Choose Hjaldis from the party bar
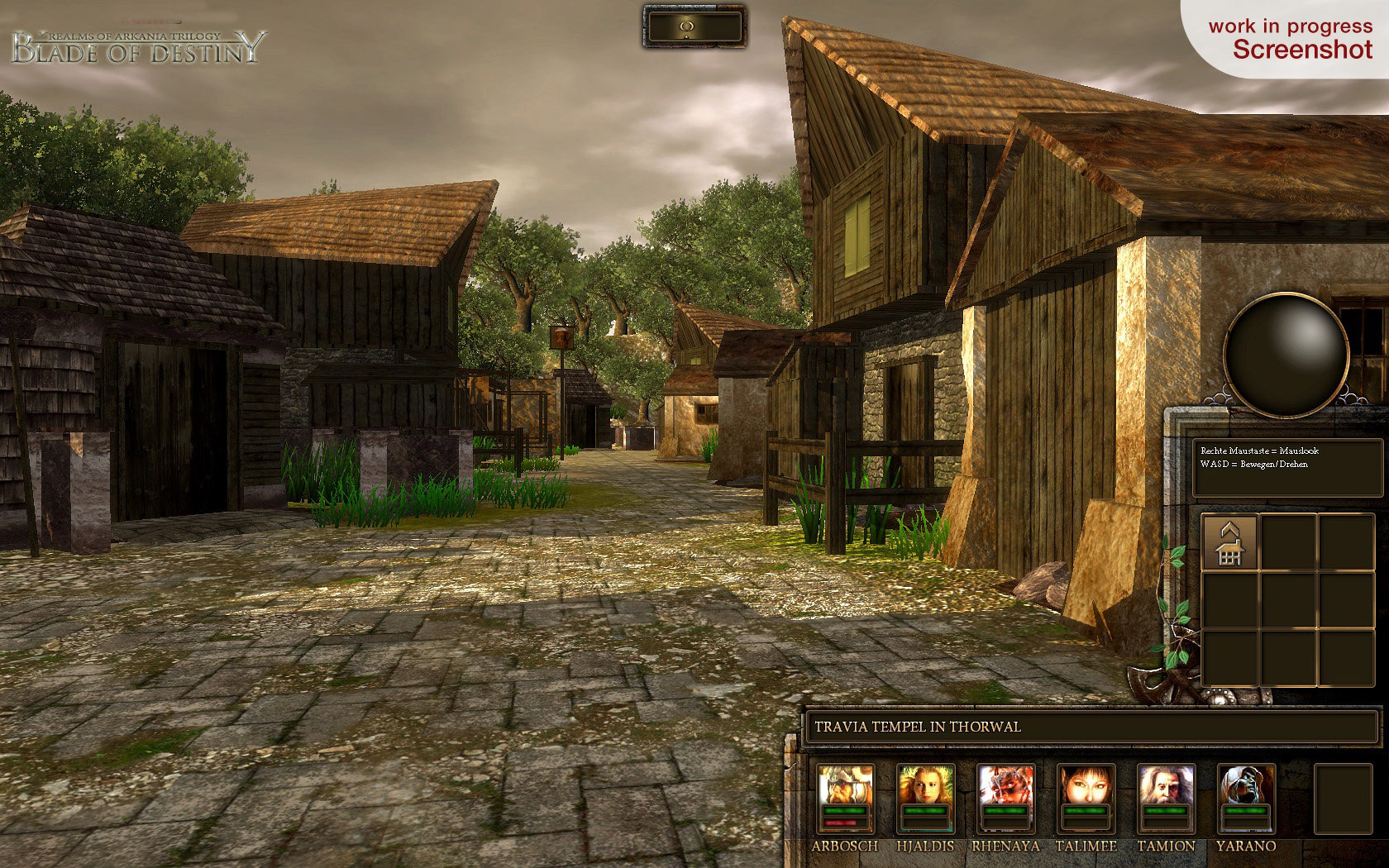Viewport: 1389px width, 868px height. coord(925,791)
